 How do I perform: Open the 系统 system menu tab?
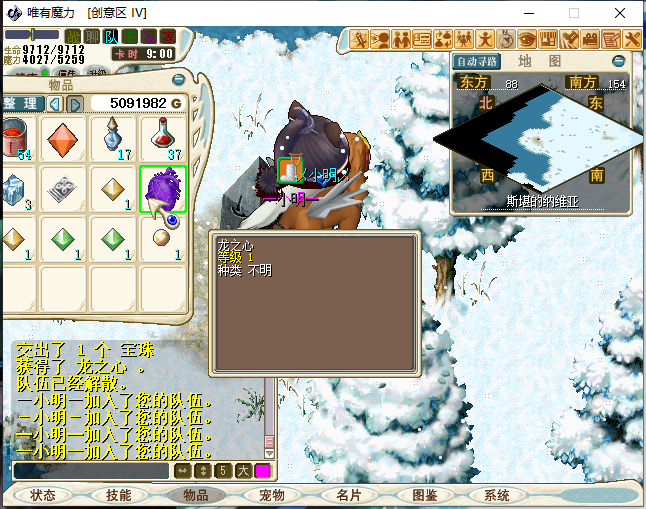tap(497, 495)
